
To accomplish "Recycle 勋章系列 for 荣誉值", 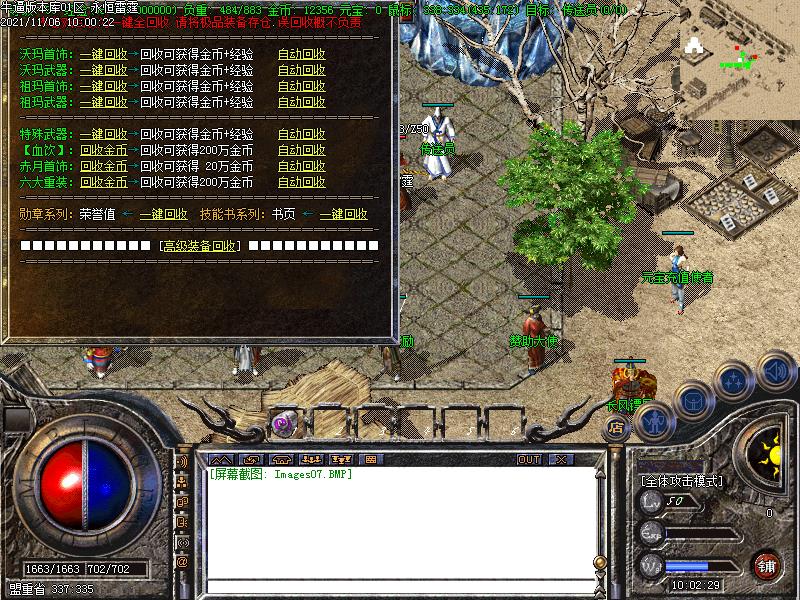I will pyautogui.click(x=163, y=214).
